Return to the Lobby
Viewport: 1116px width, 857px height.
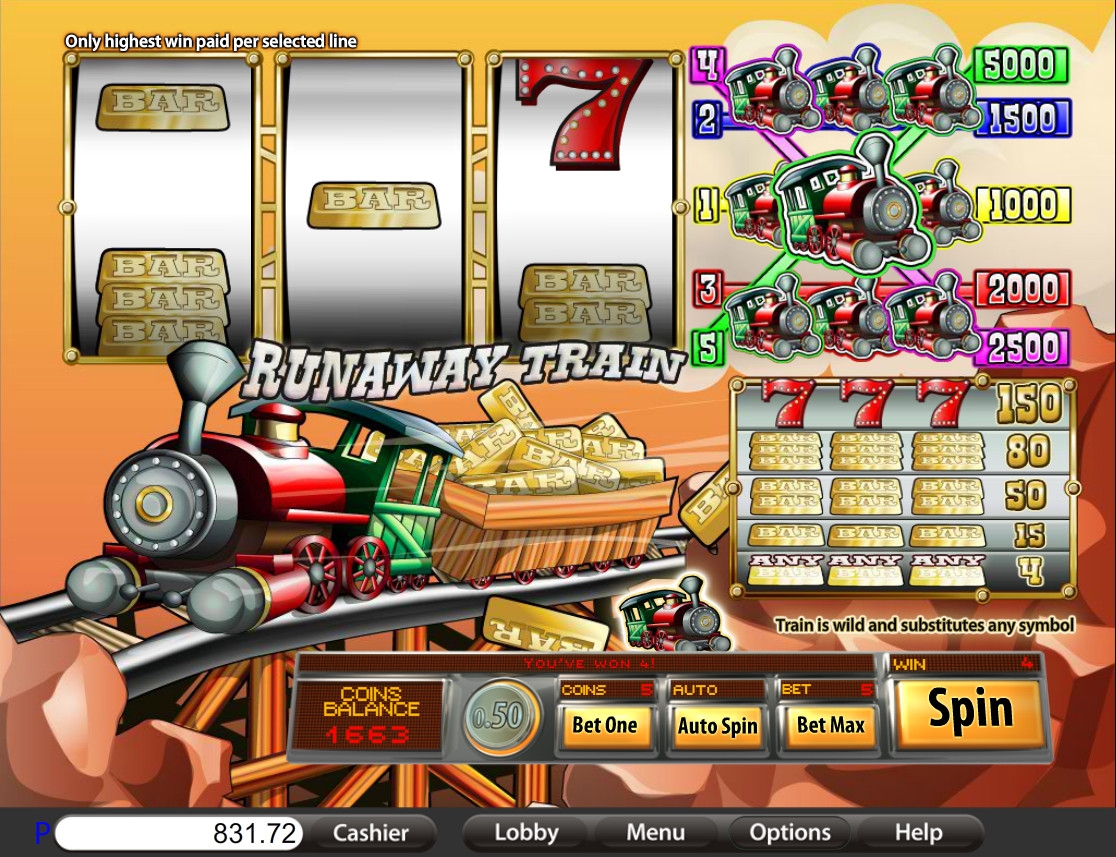[x=526, y=832]
